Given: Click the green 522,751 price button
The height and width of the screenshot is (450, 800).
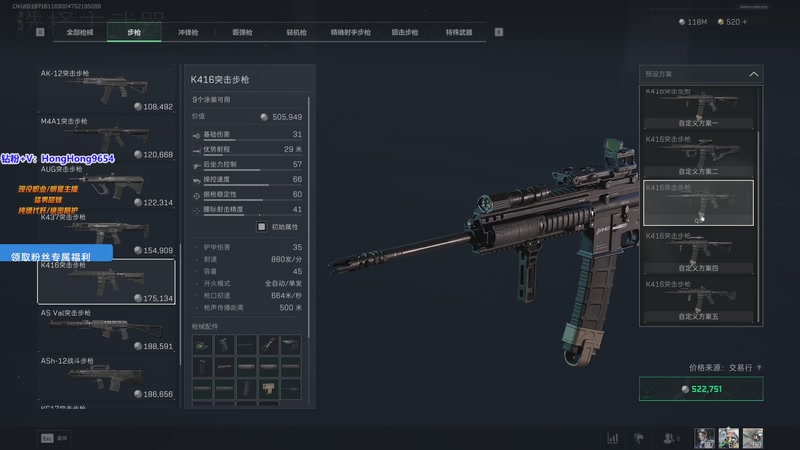Looking at the screenshot, I should point(701,389).
